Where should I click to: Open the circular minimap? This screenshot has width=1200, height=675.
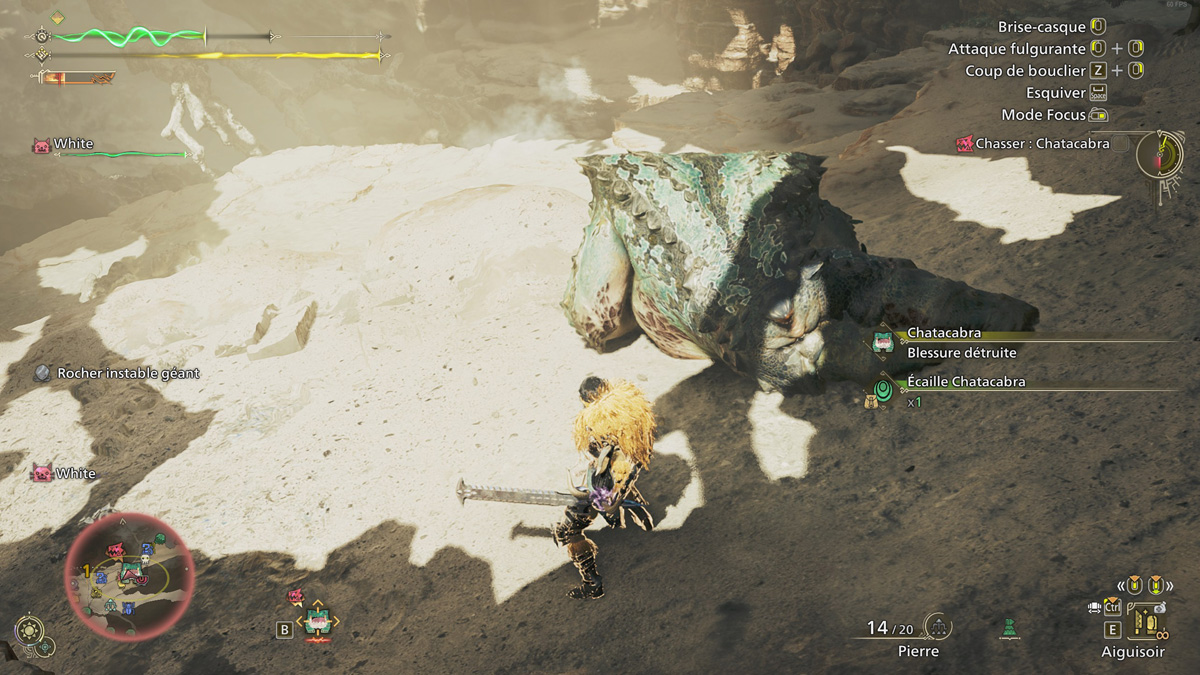129,576
